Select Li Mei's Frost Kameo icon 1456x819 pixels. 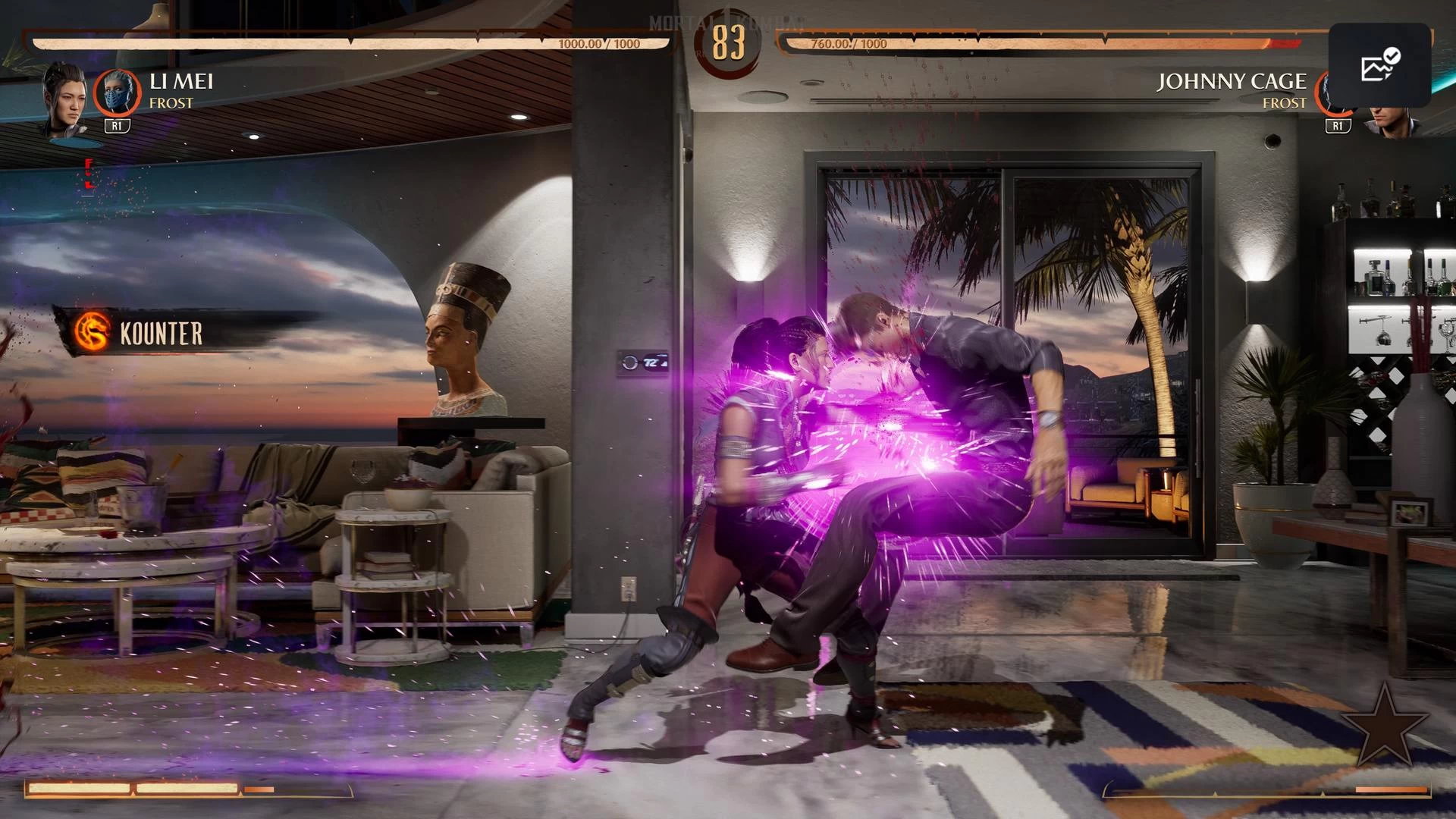click(117, 93)
